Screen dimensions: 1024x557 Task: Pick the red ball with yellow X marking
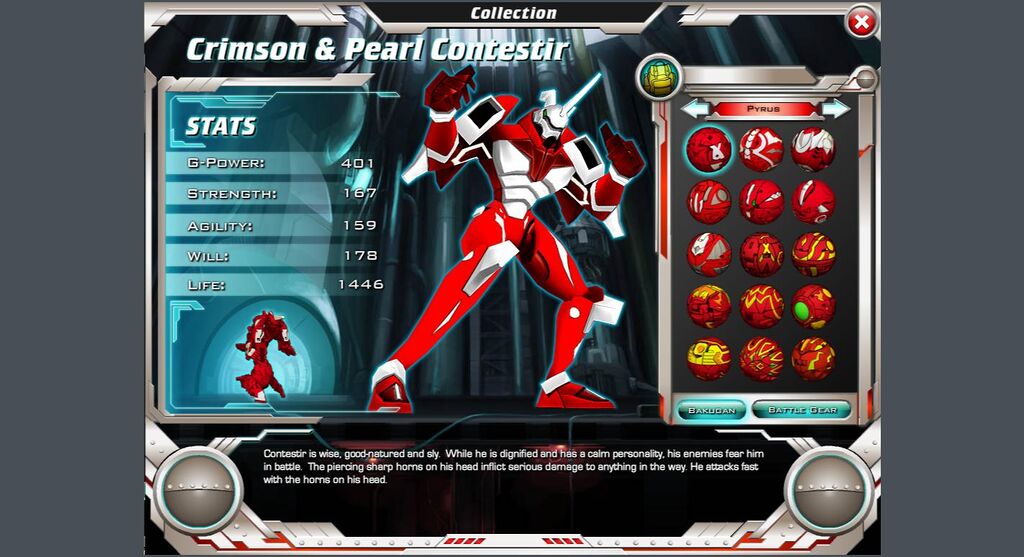click(761, 254)
